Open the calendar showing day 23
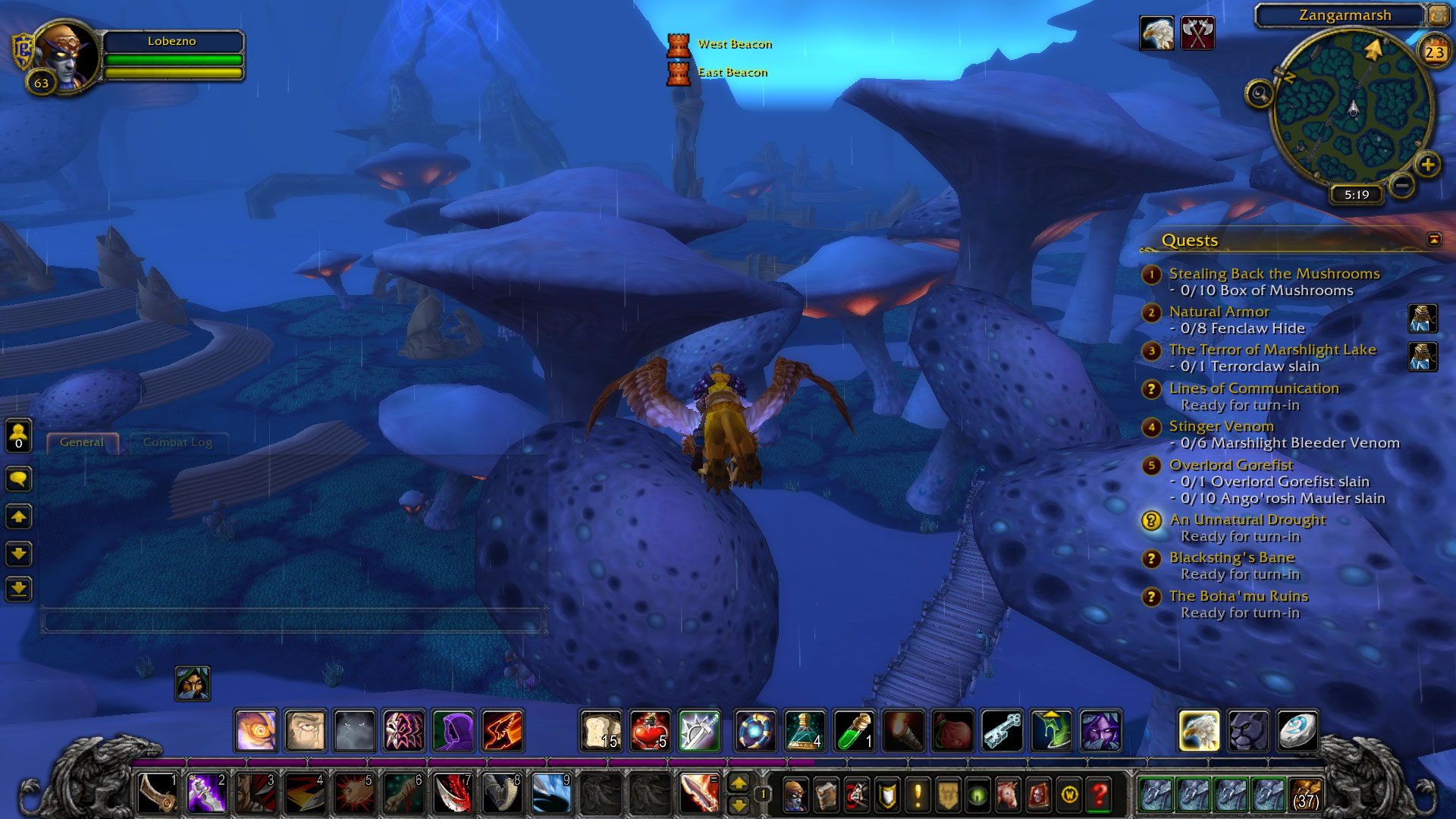Screen dimensions: 1456x819 (x=1433, y=52)
